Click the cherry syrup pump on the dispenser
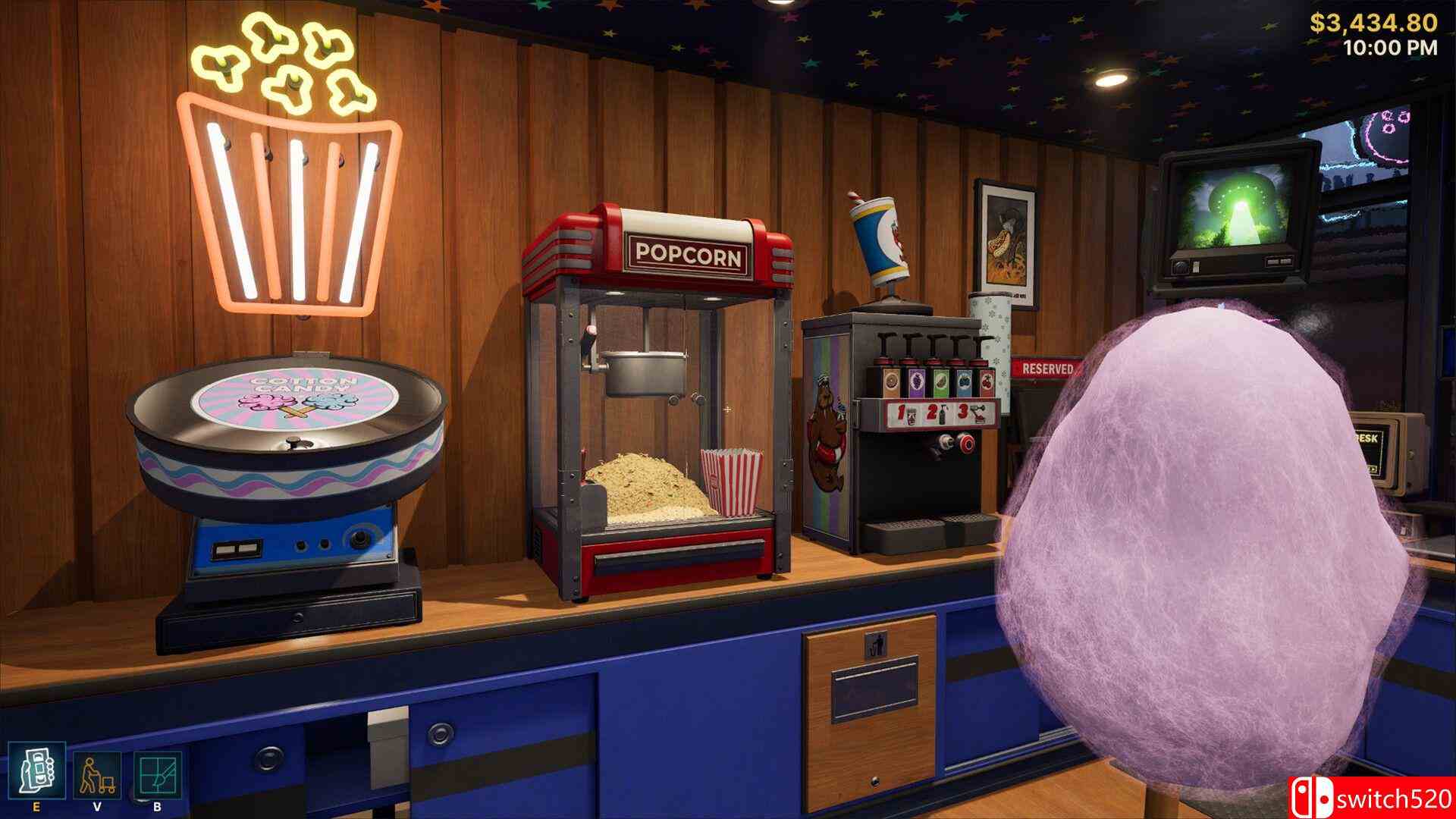The height and width of the screenshot is (819, 1456). click(x=987, y=381)
